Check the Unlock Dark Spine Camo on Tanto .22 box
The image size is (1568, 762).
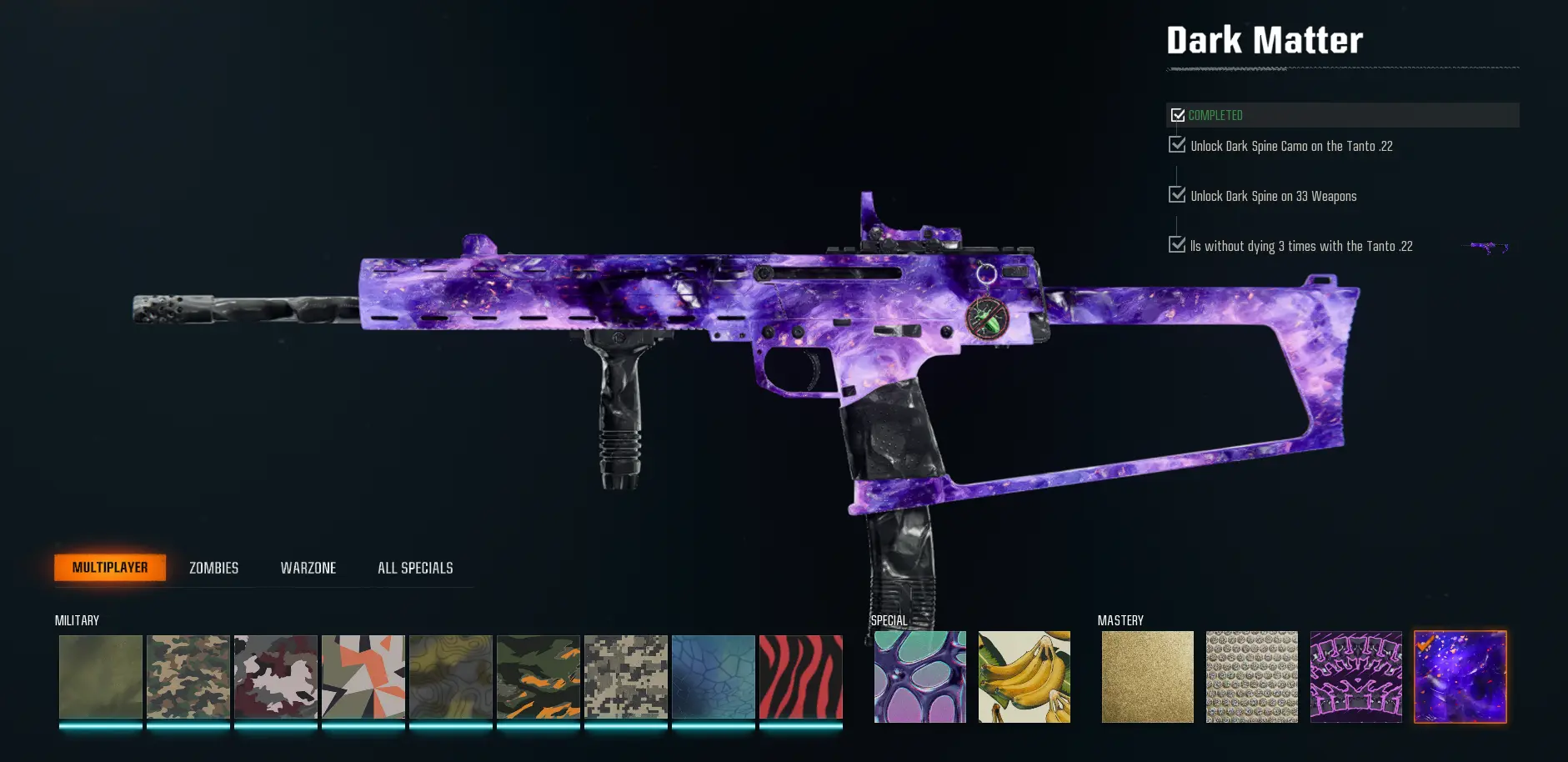point(1177,145)
